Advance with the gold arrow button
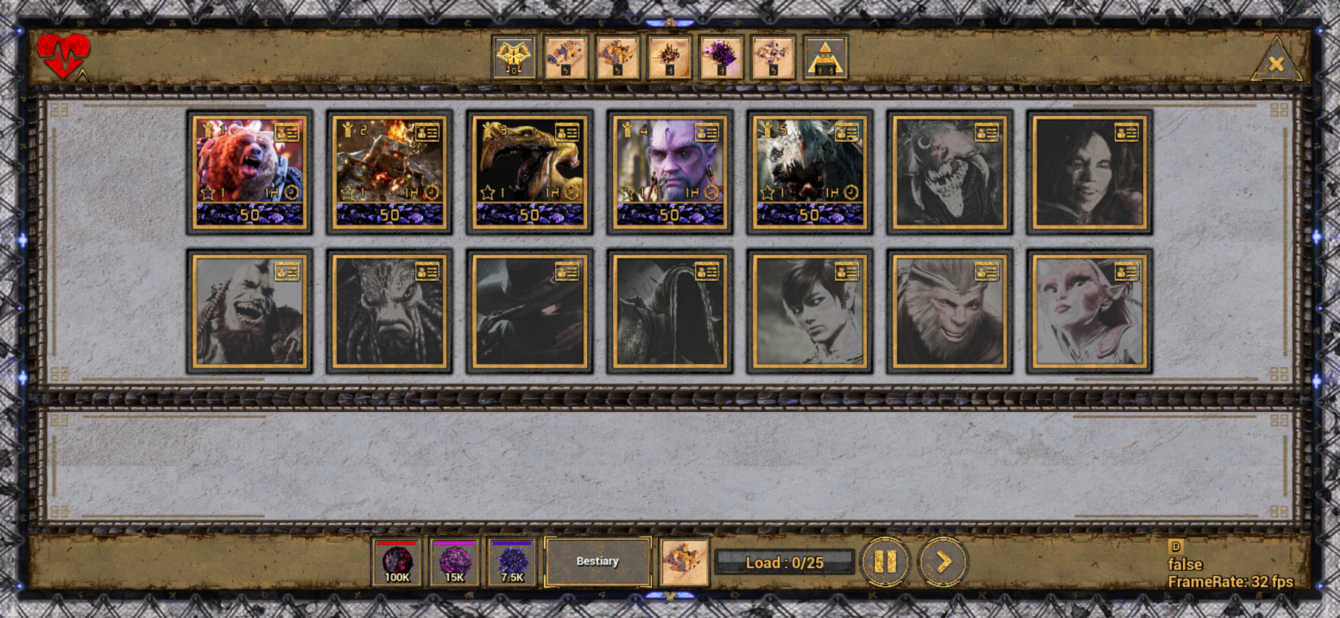Screen dimensions: 1340x618 coord(942,562)
